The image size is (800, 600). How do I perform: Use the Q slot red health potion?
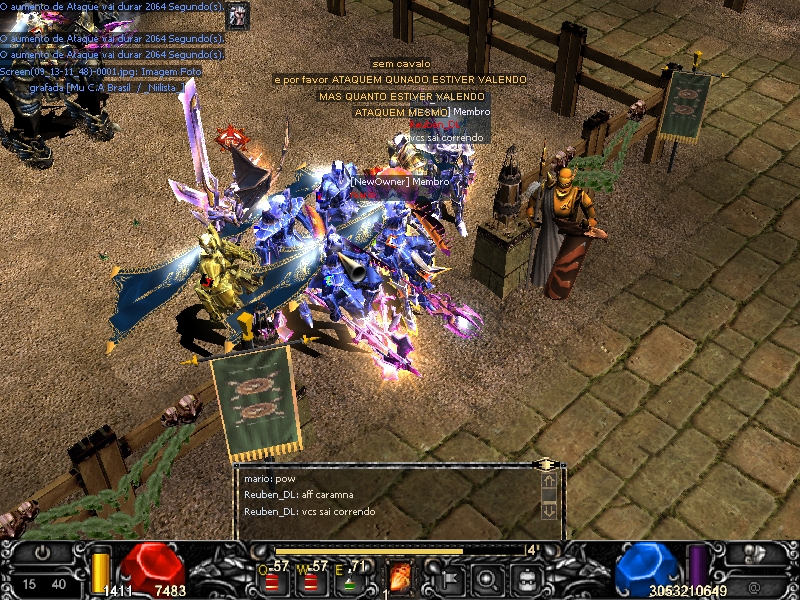point(272,580)
